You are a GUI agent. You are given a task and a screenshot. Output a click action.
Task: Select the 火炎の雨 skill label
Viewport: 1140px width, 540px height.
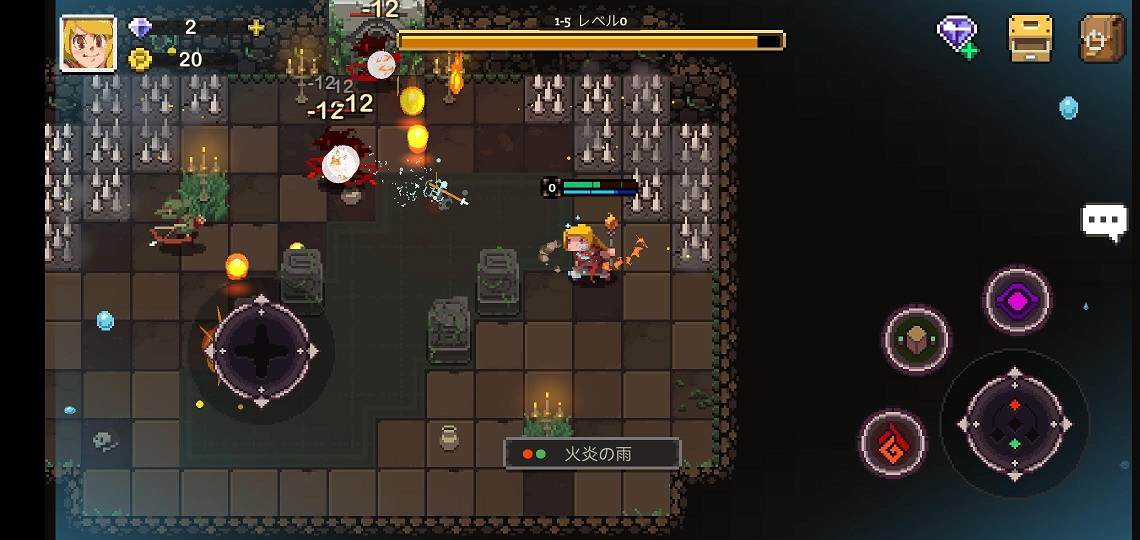tap(592, 454)
